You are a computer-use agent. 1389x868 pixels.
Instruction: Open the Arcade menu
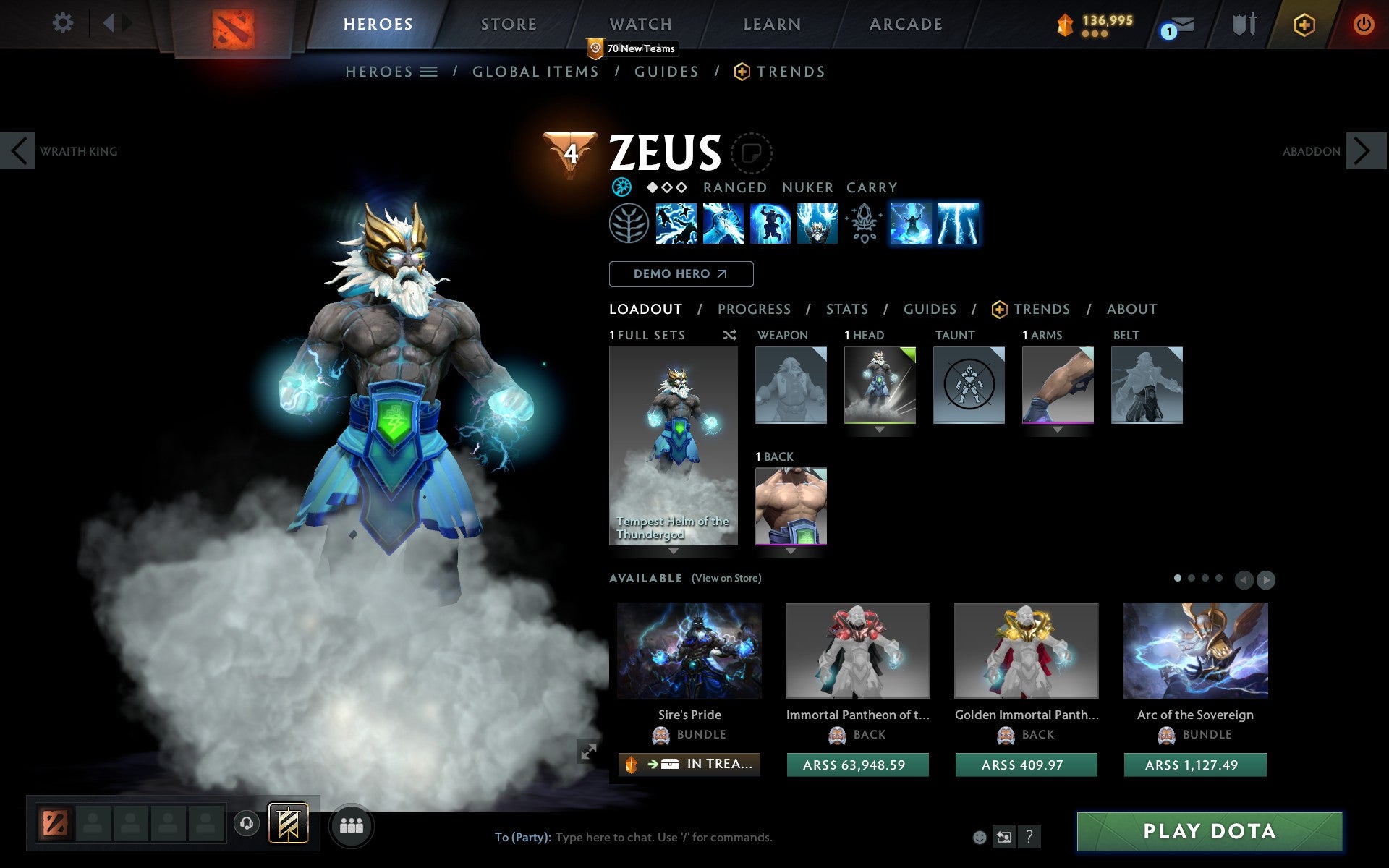[904, 24]
